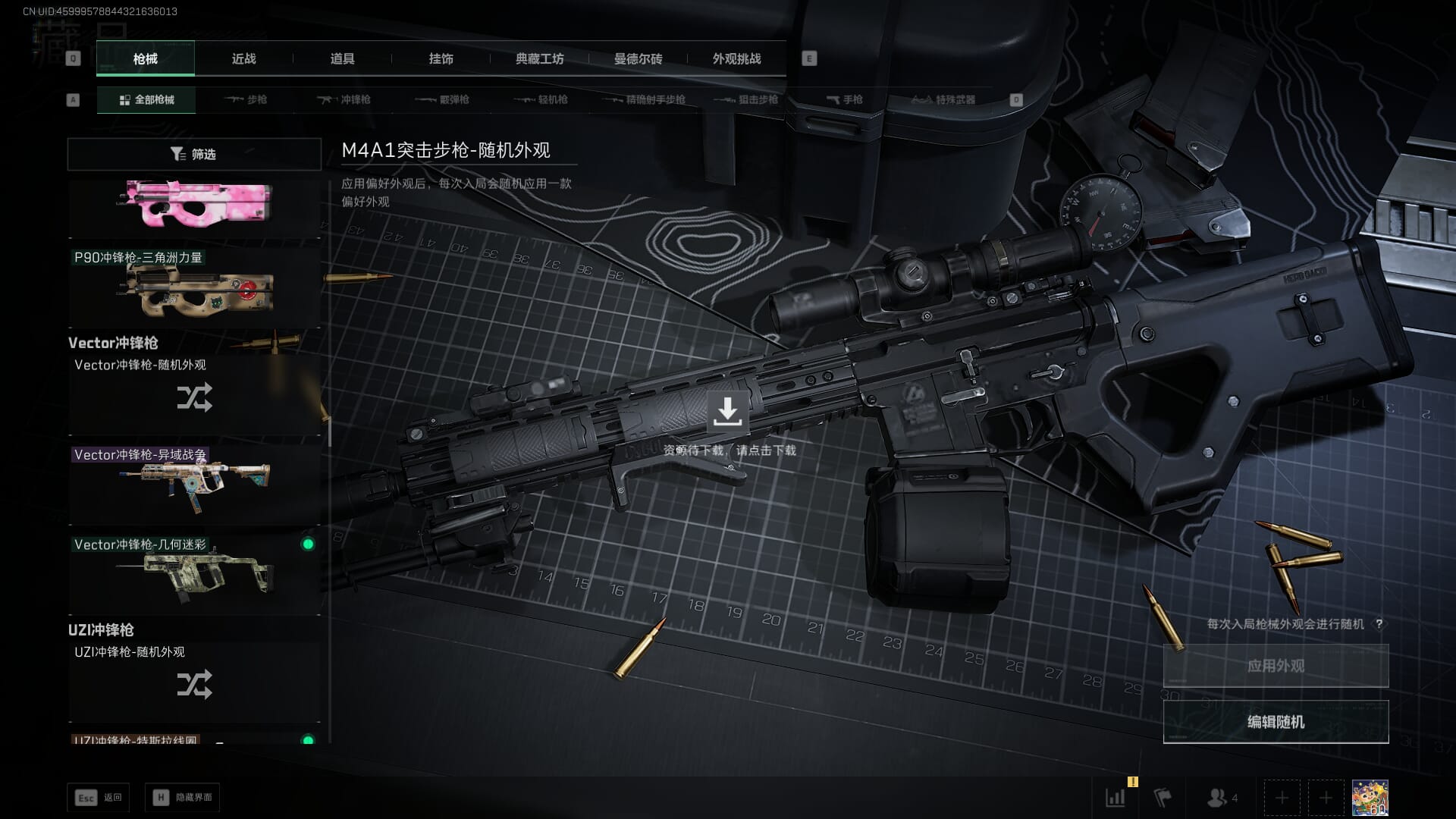Image resolution: width=1456 pixels, height=819 pixels.
Task: Select the 挂饰 charms tab
Action: [441, 59]
